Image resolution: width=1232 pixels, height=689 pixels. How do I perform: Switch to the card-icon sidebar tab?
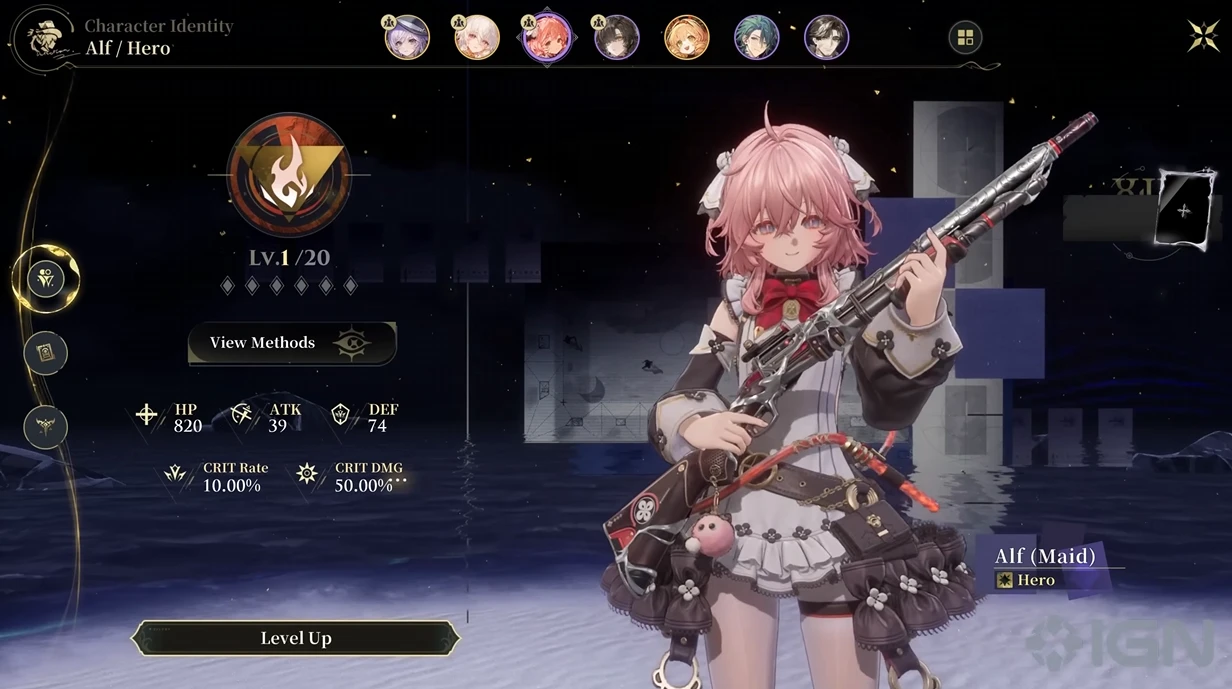point(46,352)
